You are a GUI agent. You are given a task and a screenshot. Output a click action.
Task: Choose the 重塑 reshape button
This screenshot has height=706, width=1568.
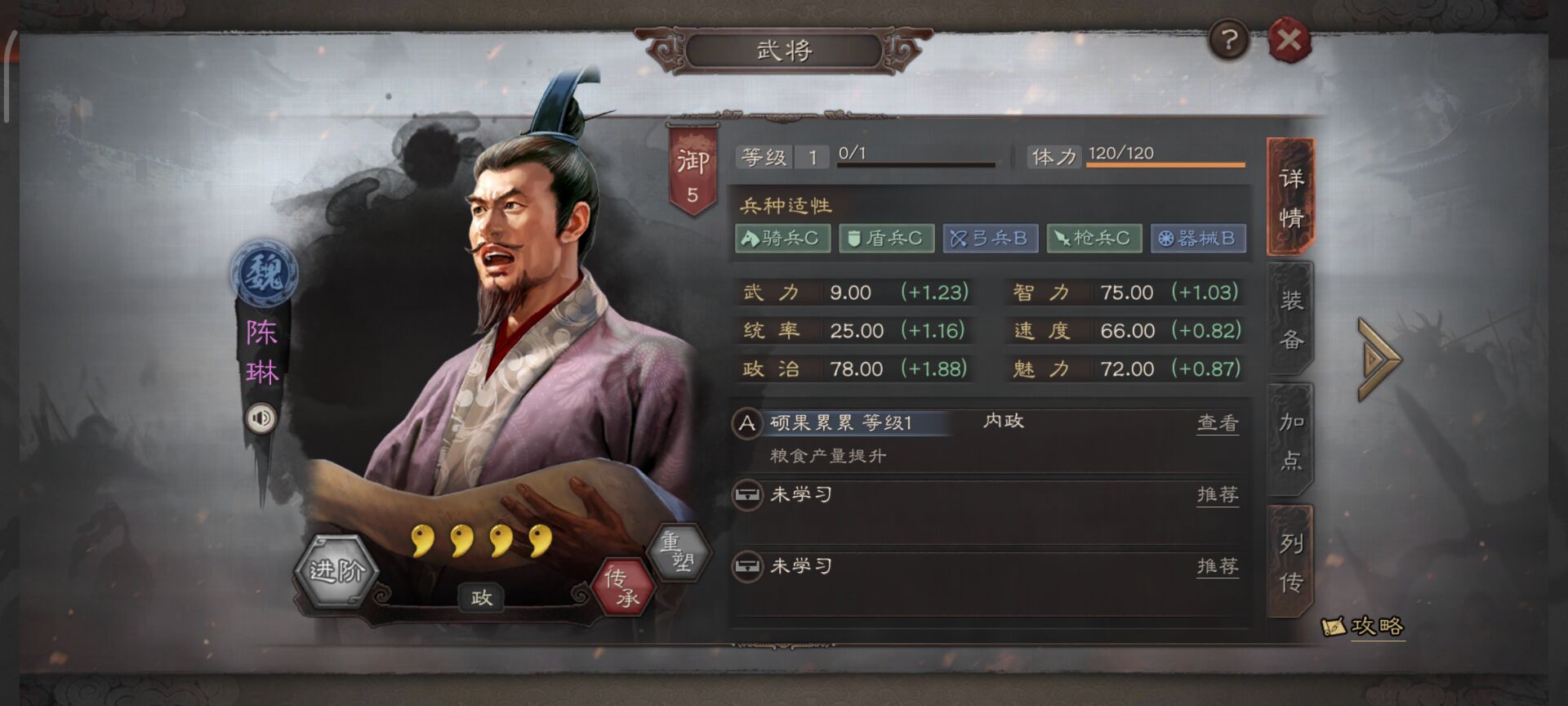[678, 552]
